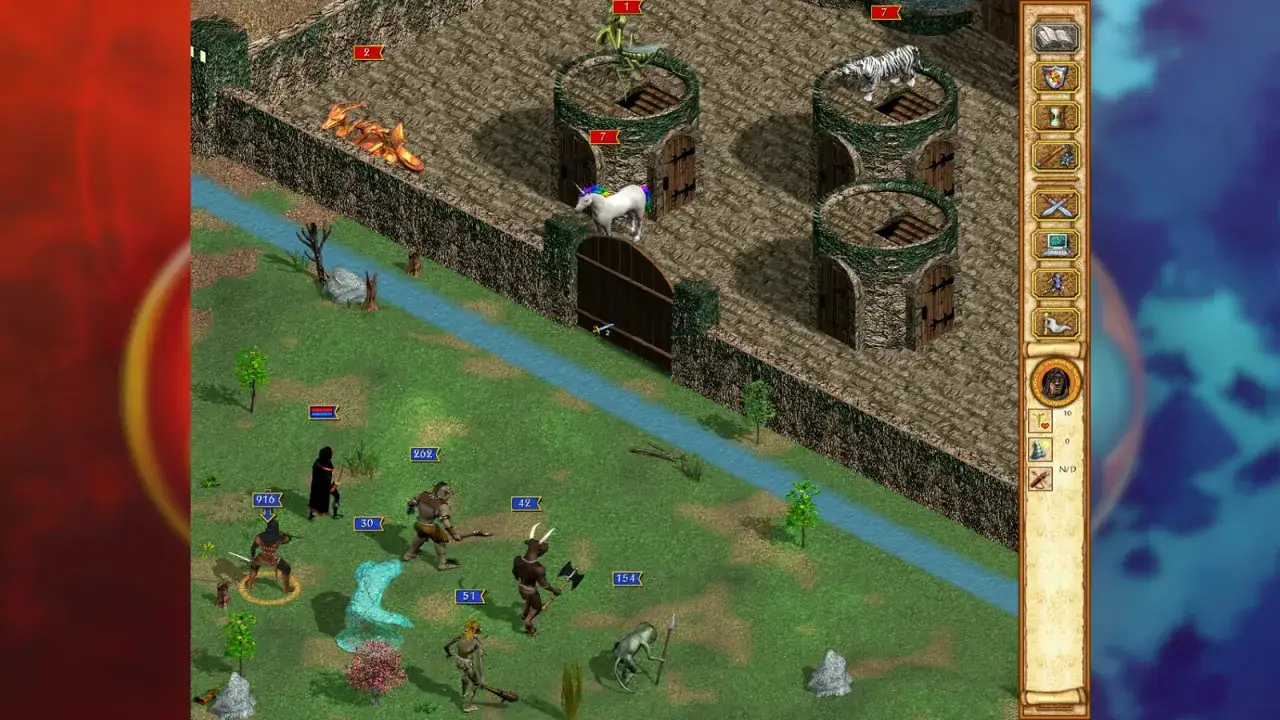Select the crossed swords combat icon
Screen dimensions: 1280x720
click(x=1057, y=207)
